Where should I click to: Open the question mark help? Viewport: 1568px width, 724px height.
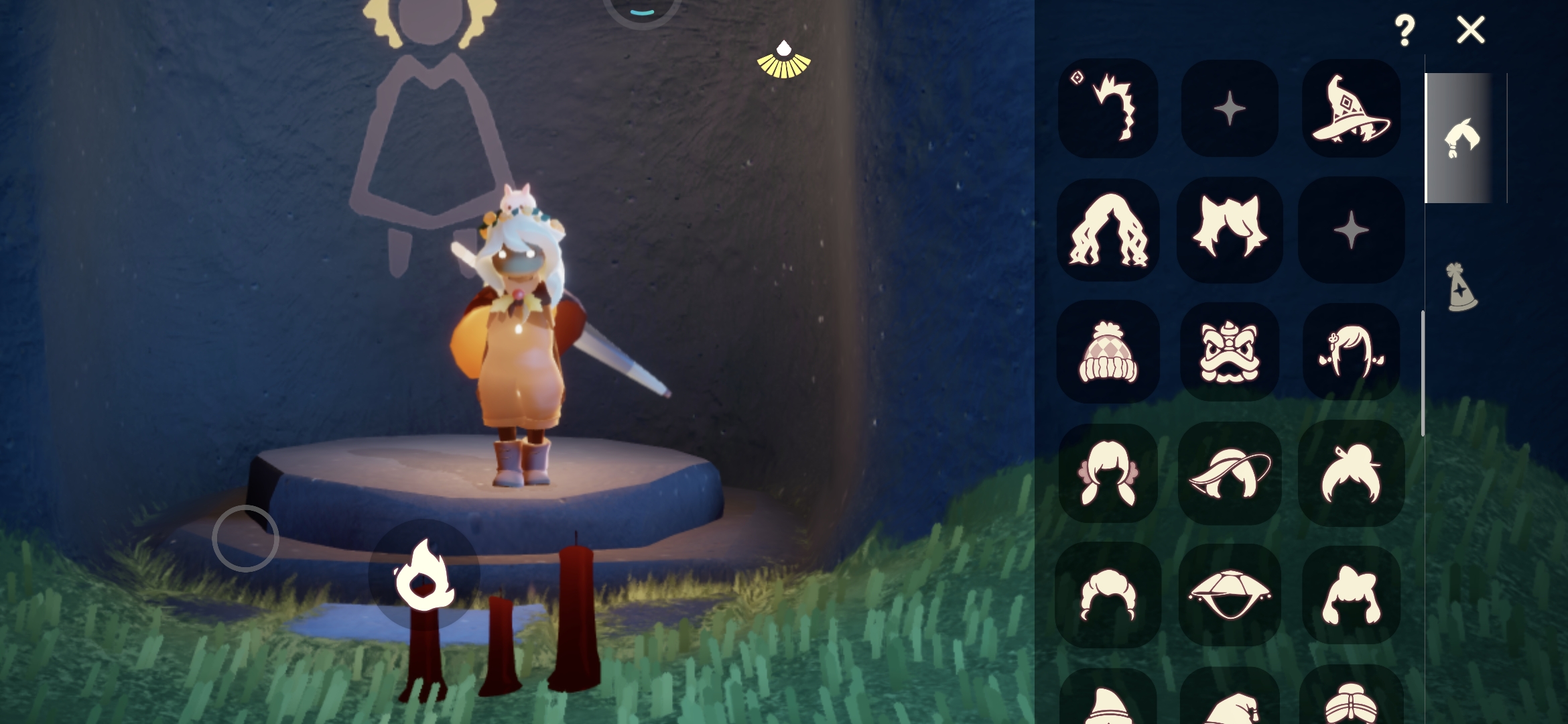point(1404,31)
